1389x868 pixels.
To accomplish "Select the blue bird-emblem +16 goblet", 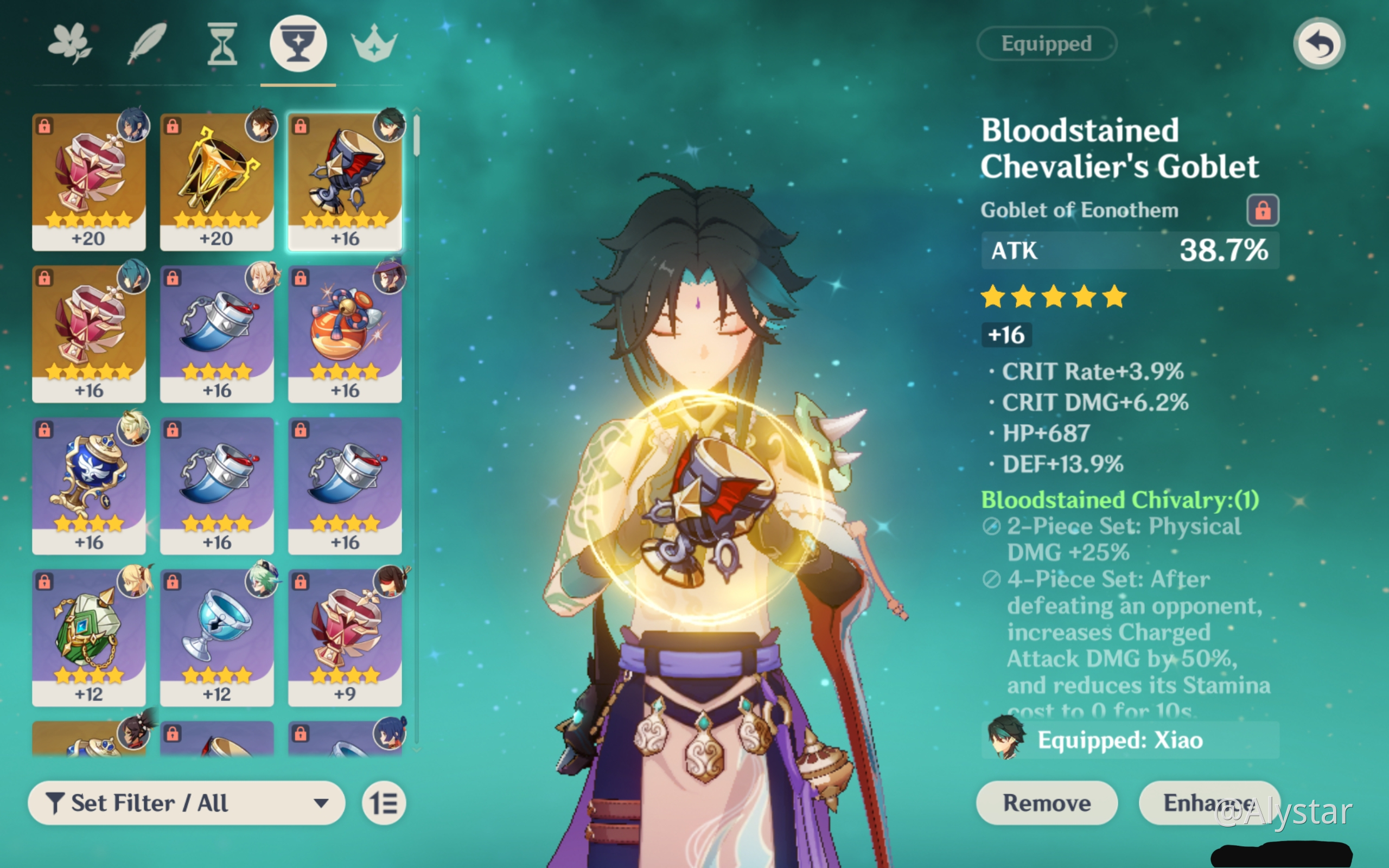I will click(x=89, y=485).
